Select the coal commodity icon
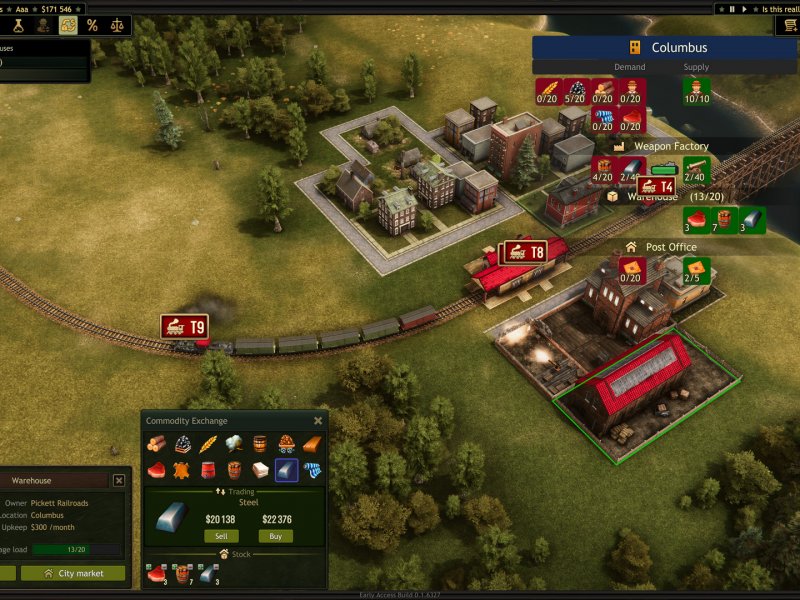 (183, 444)
